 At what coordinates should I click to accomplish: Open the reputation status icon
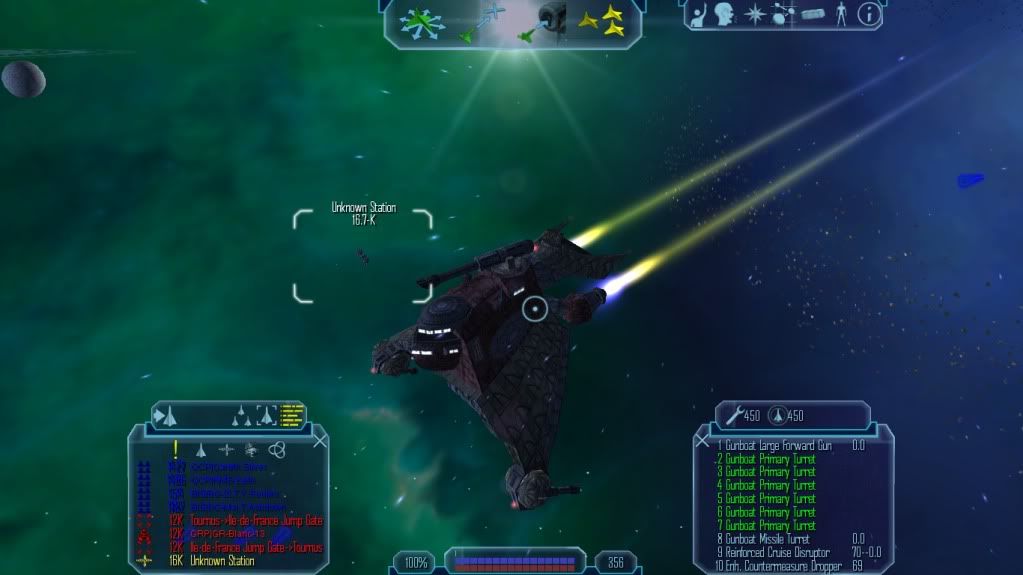(x=699, y=14)
